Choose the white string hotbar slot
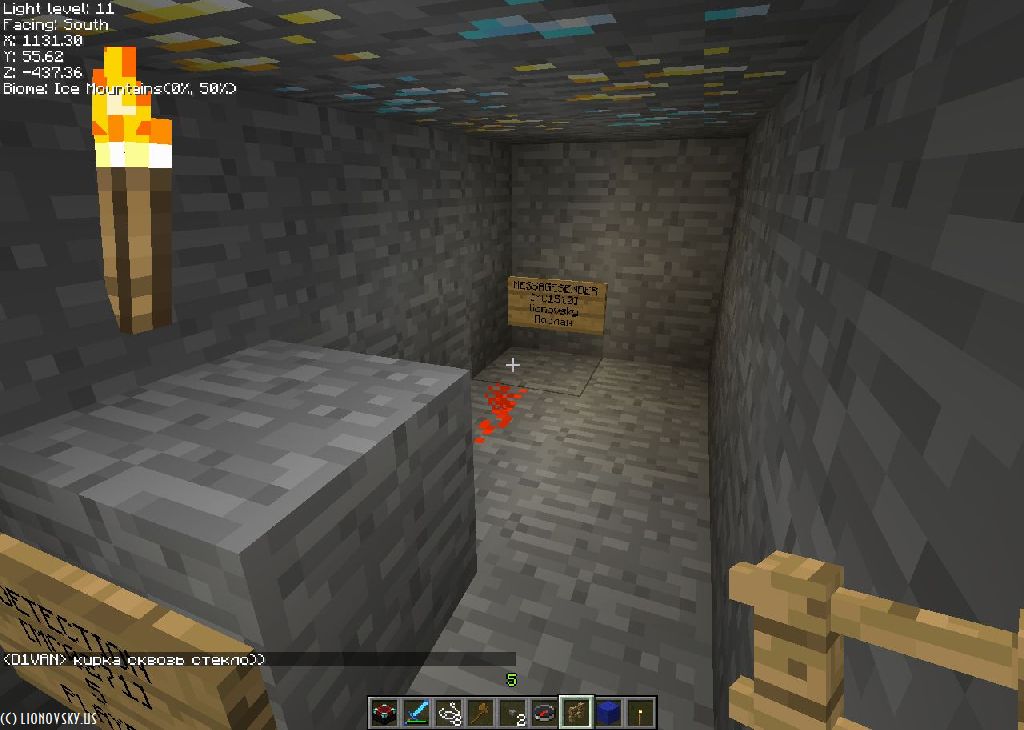The width and height of the screenshot is (1024, 730). 448,713
